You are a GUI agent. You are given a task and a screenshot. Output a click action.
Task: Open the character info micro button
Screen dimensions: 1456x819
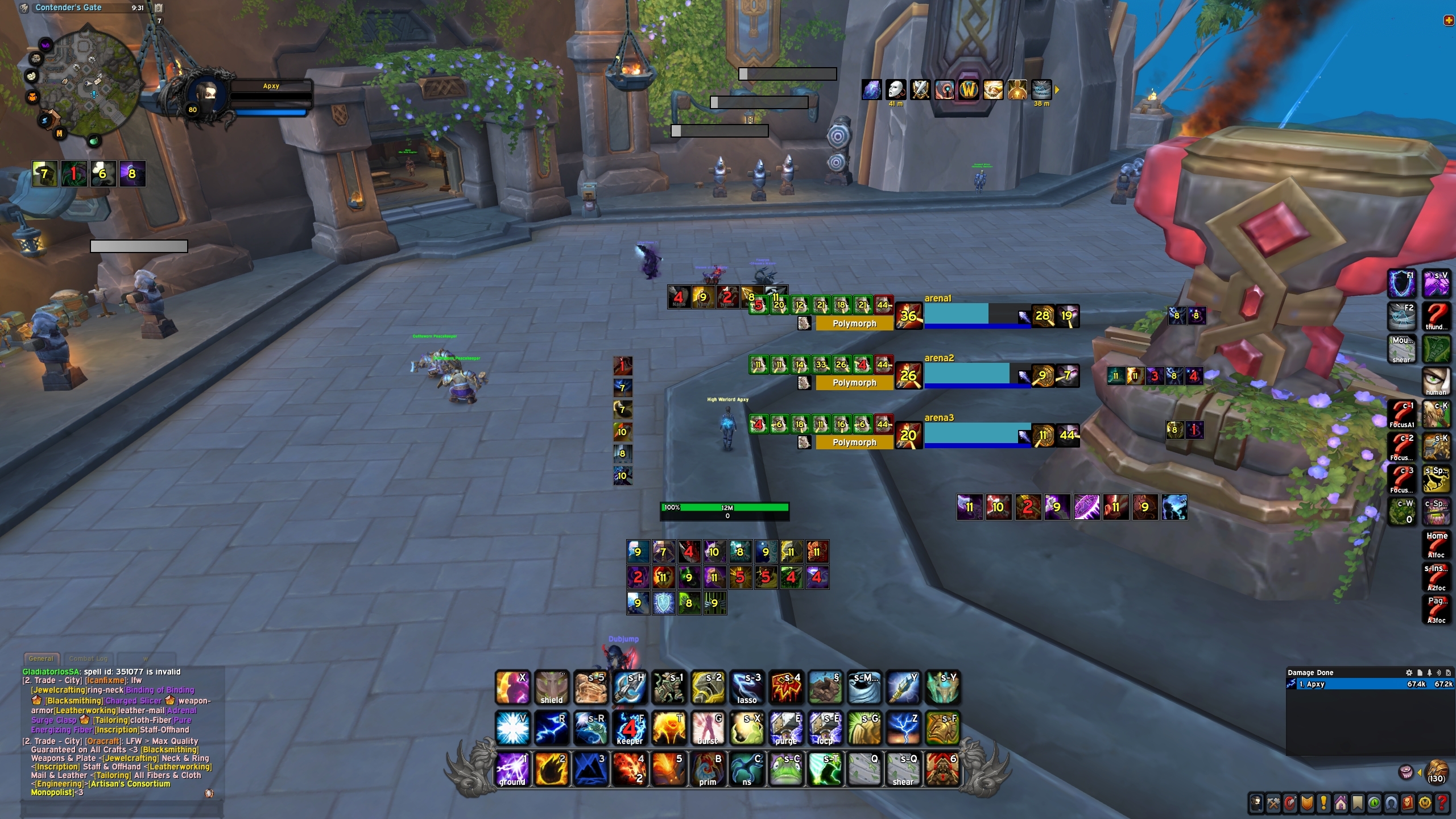coord(1256,803)
